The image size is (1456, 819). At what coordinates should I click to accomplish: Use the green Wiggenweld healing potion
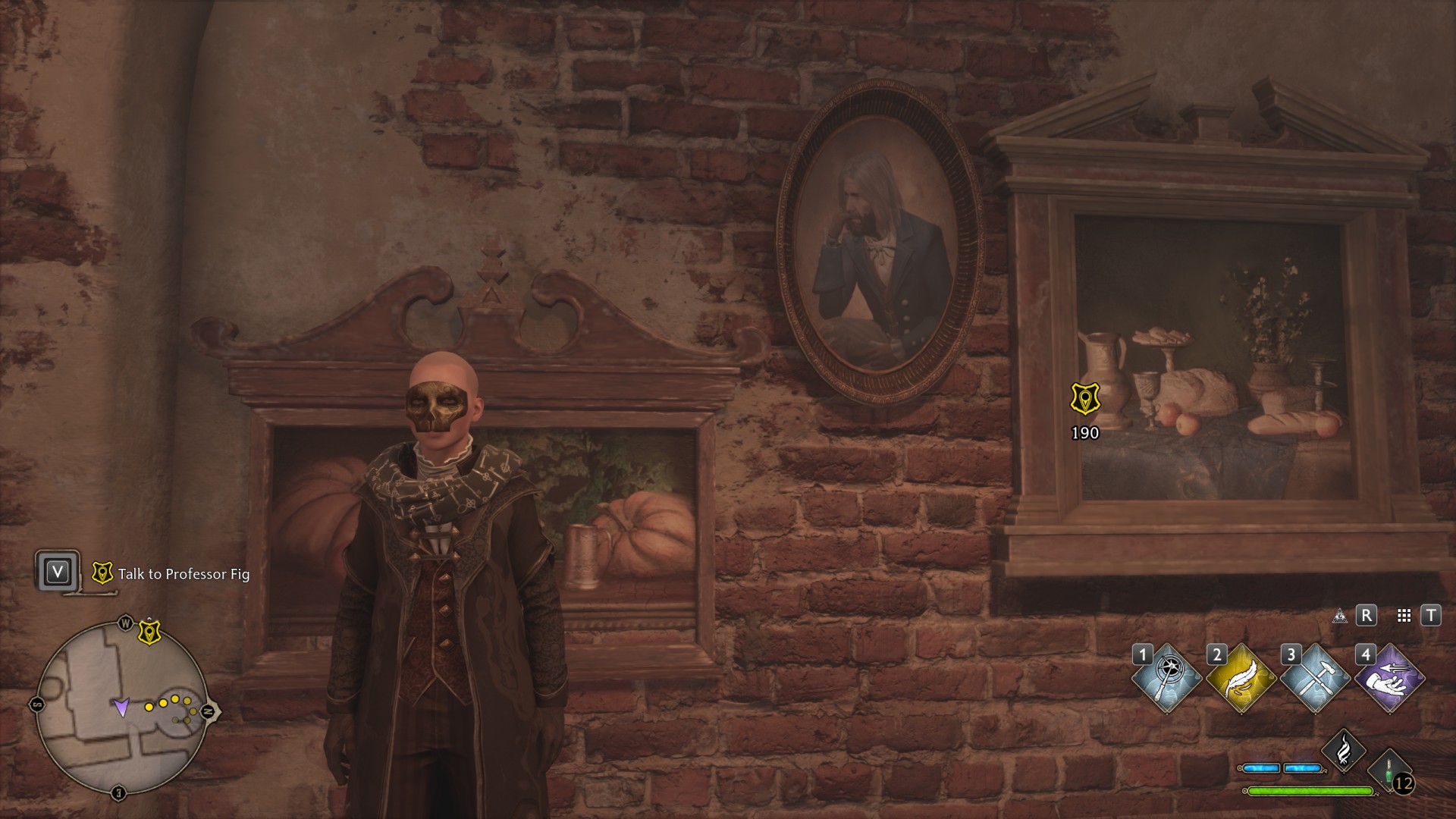tap(1390, 770)
